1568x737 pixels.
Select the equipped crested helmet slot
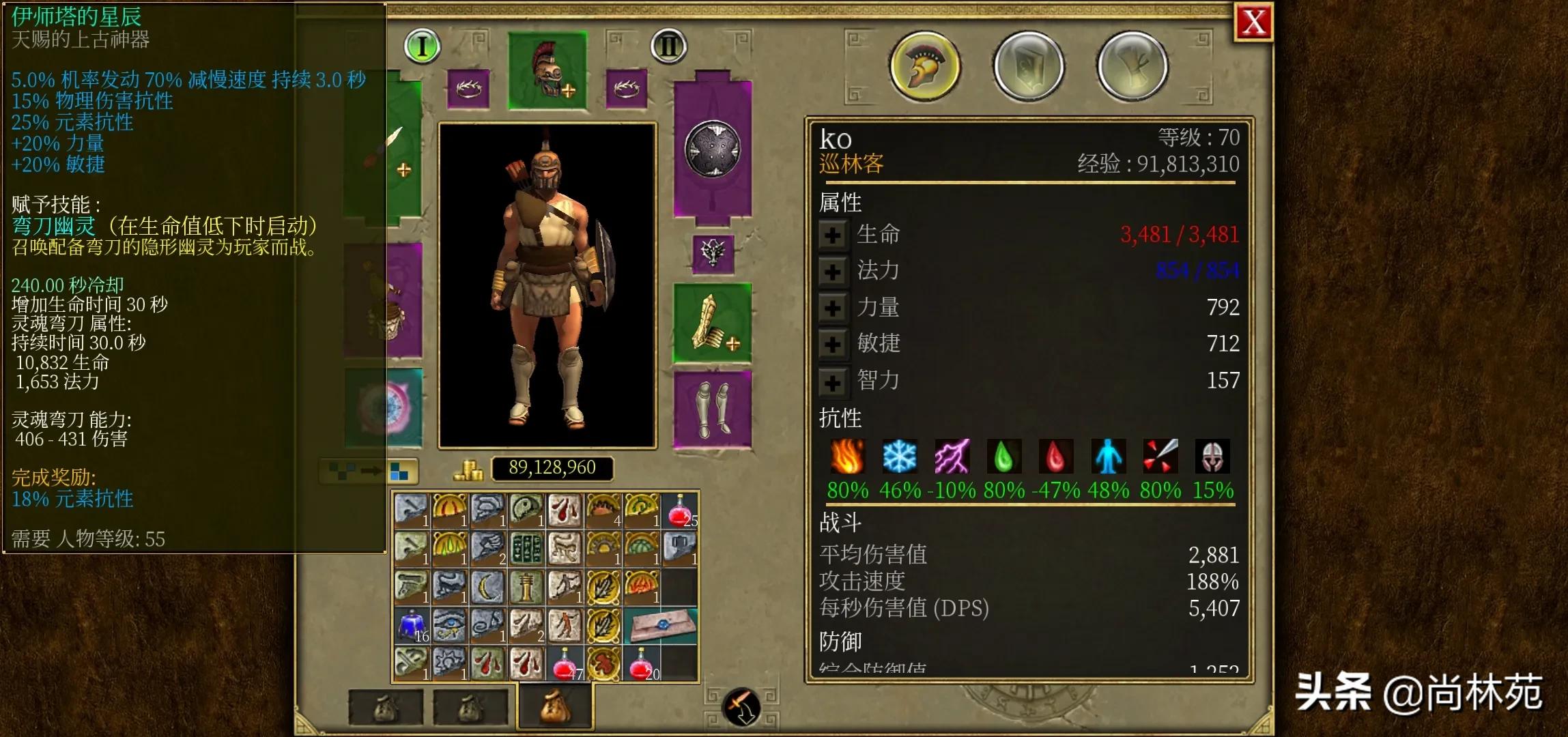point(547,70)
